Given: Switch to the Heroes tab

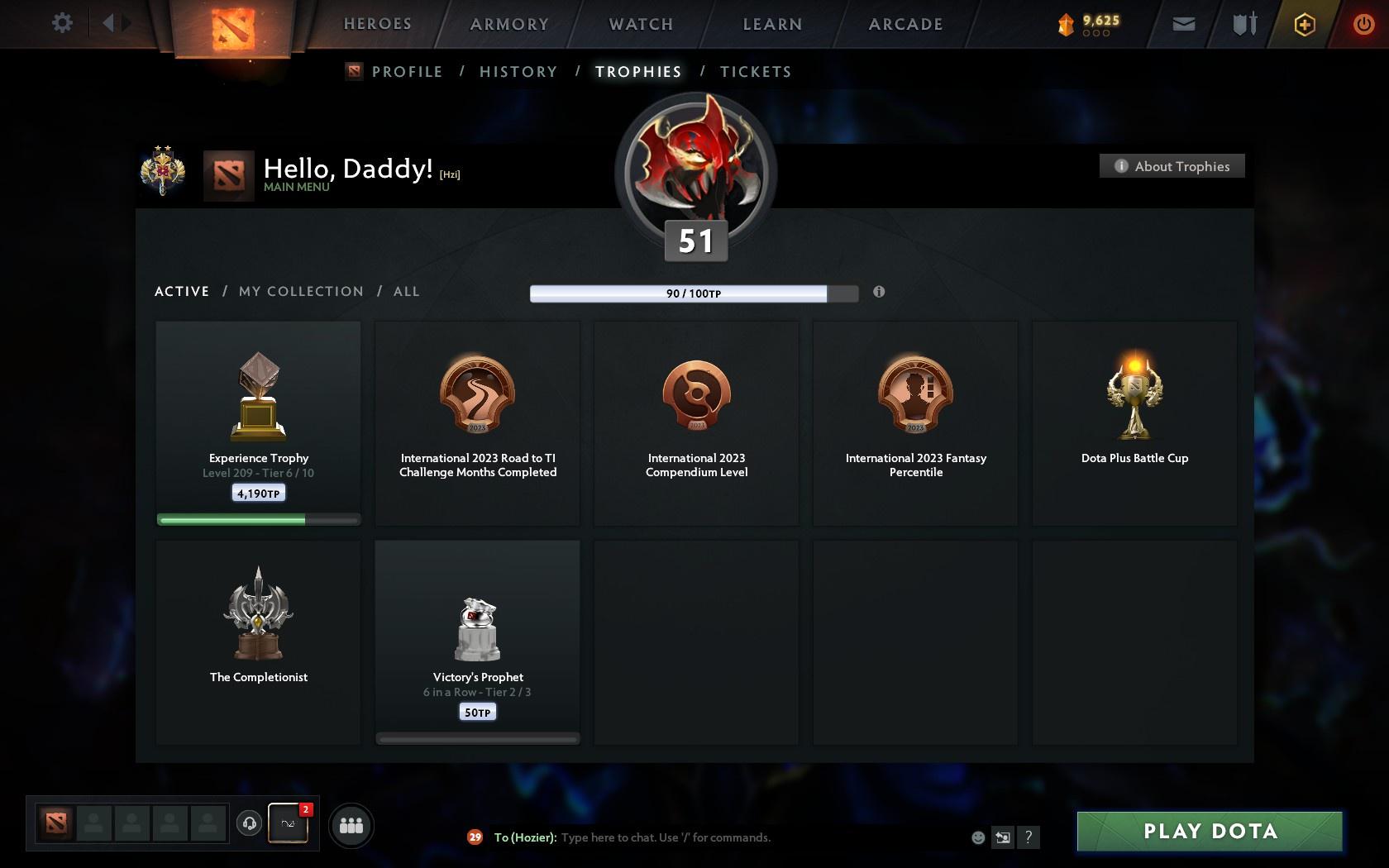Looking at the screenshot, I should pos(377,24).
